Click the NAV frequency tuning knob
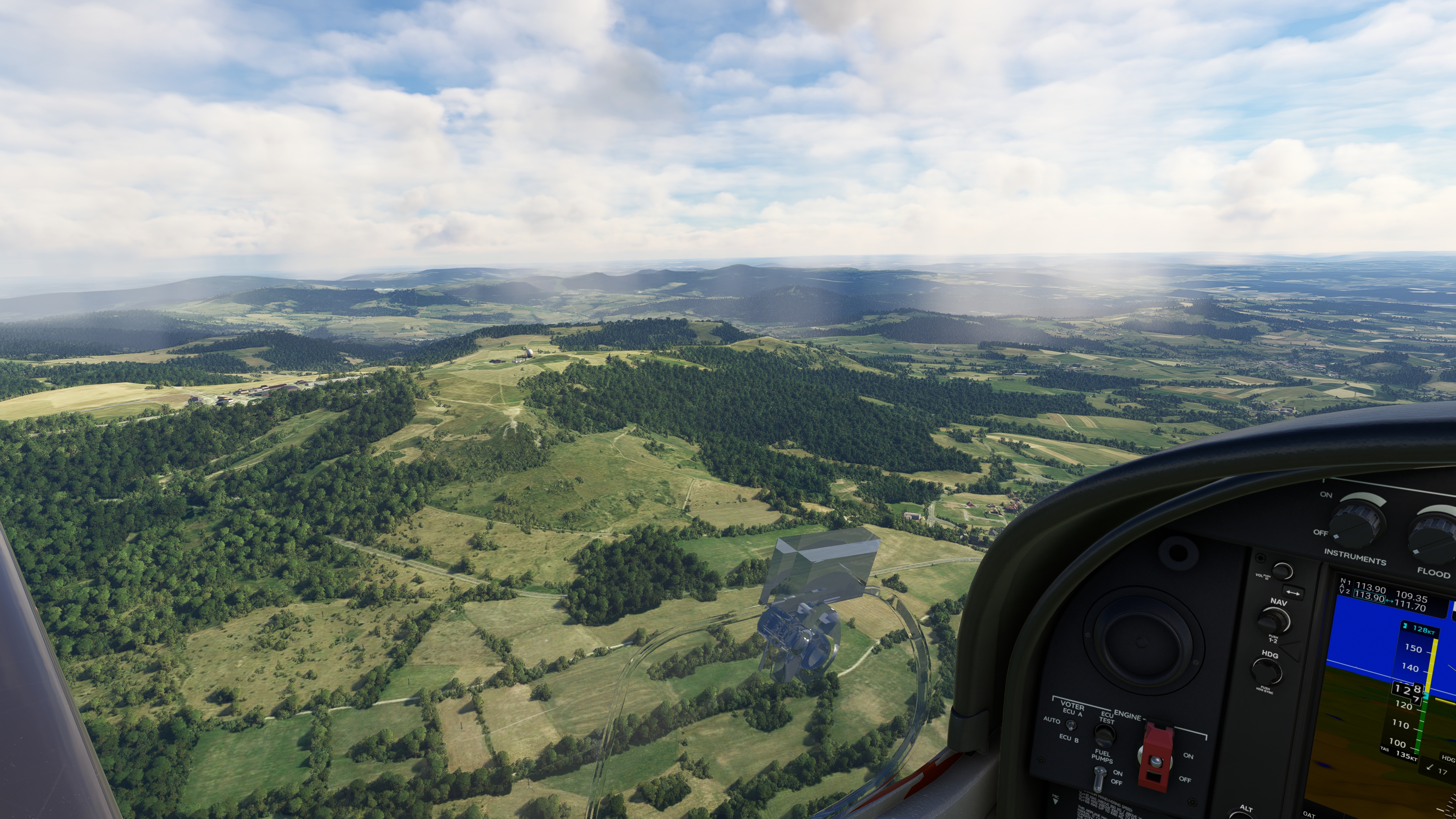Screen dimensions: 1456x819 tap(1274, 621)
